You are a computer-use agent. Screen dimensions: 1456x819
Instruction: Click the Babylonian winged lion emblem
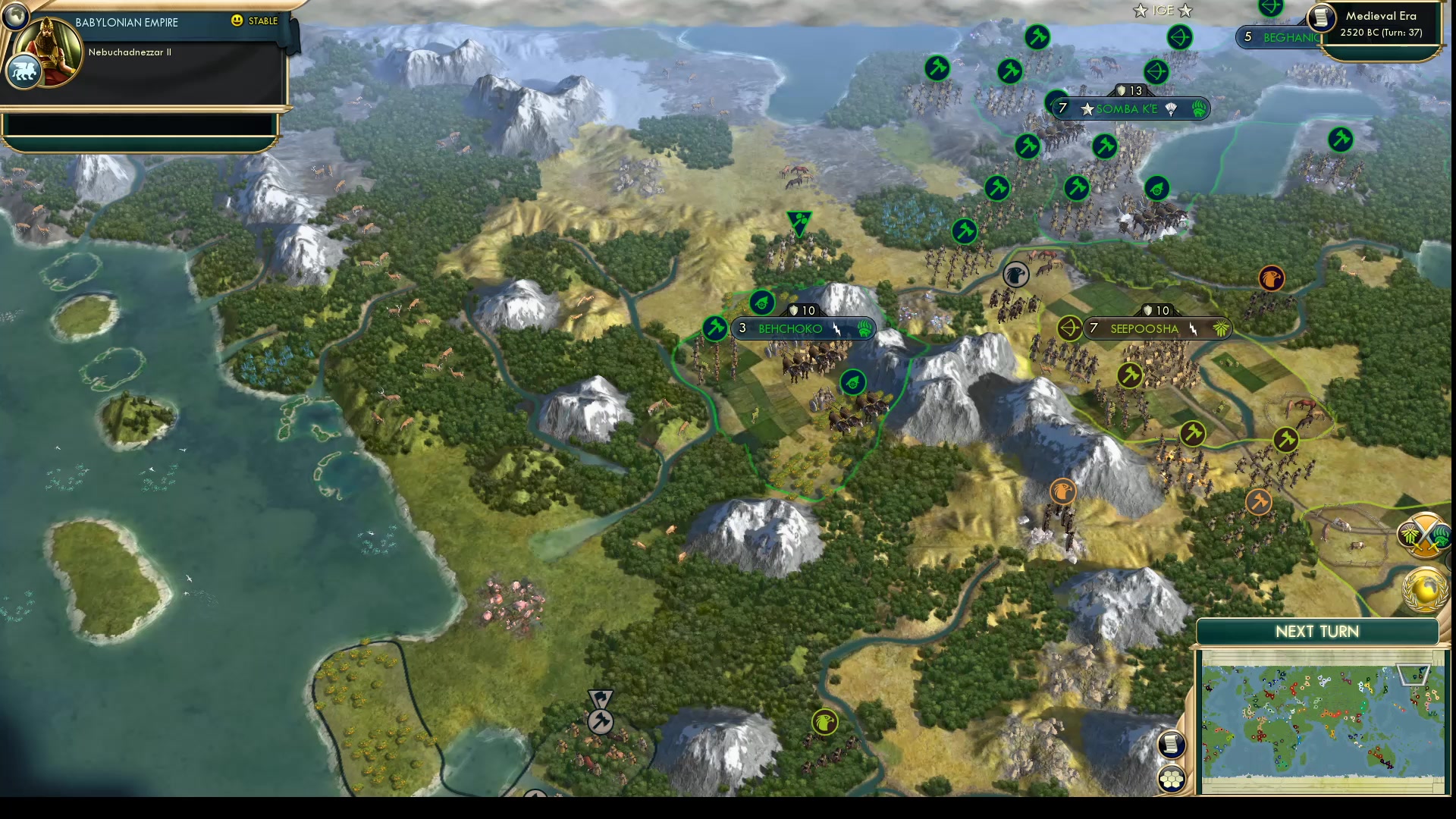(24, 72)
